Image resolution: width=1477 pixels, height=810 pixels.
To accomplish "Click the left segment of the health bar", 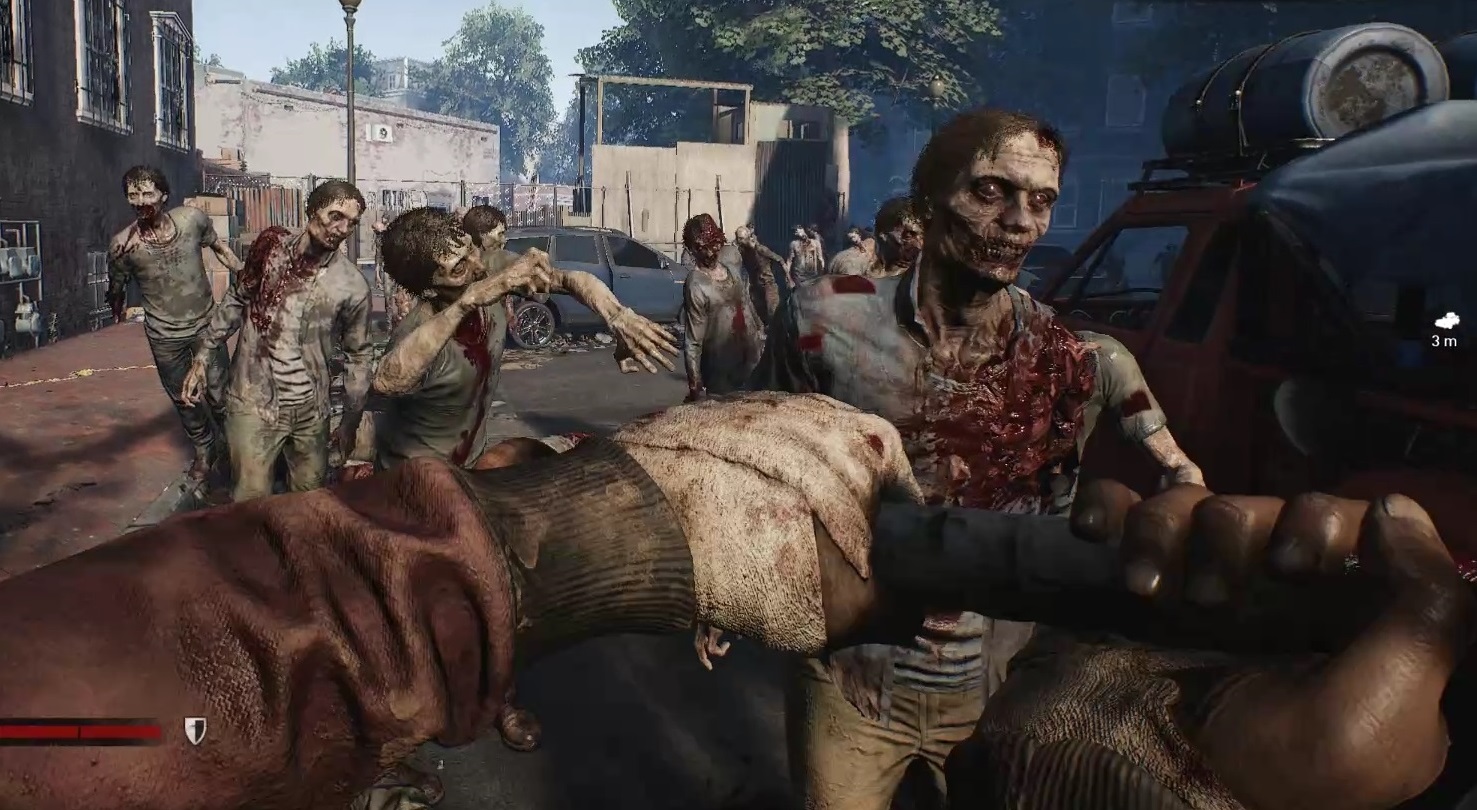I will (x=40, y=731).
